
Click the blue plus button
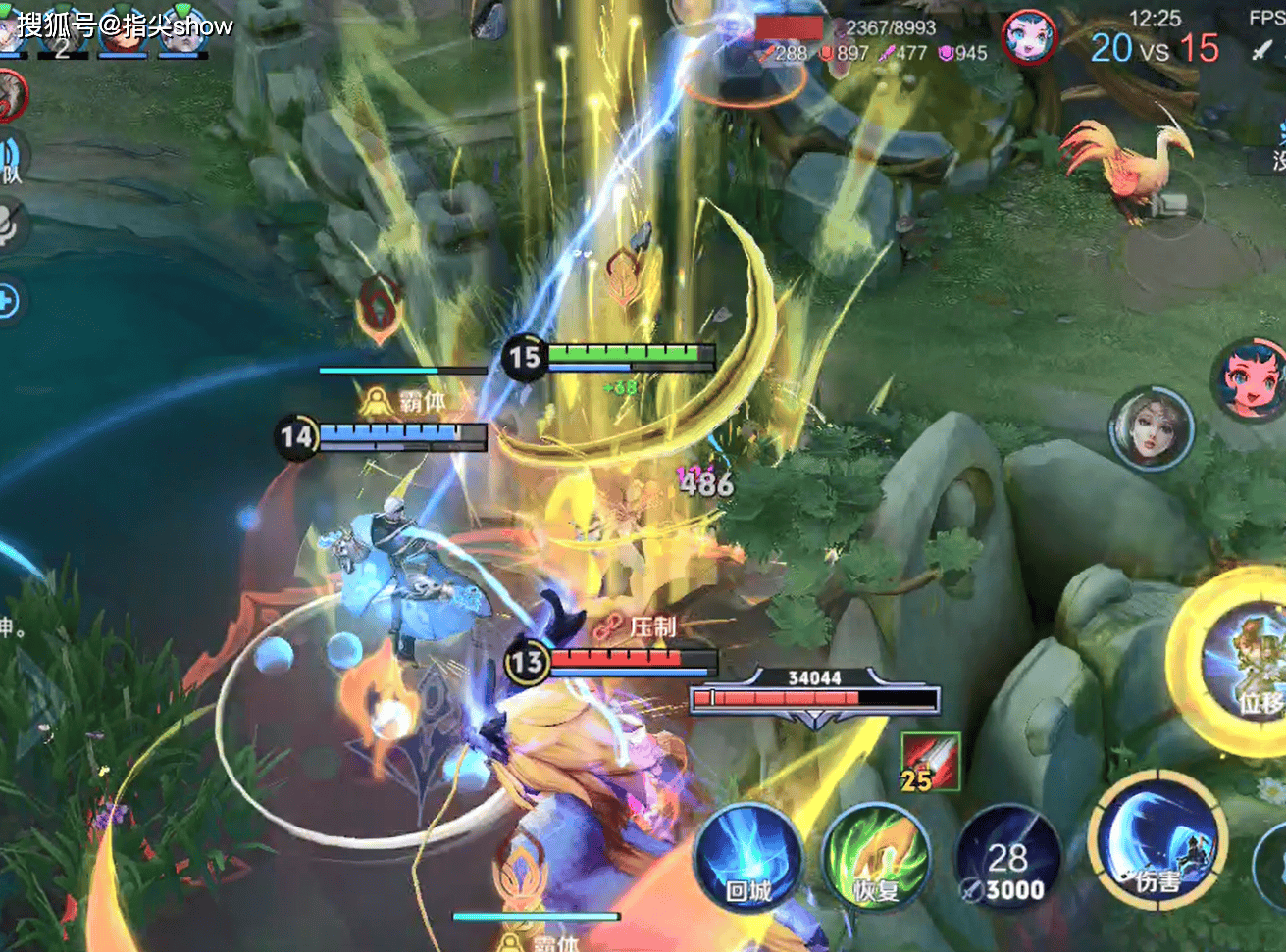point(8,302)
